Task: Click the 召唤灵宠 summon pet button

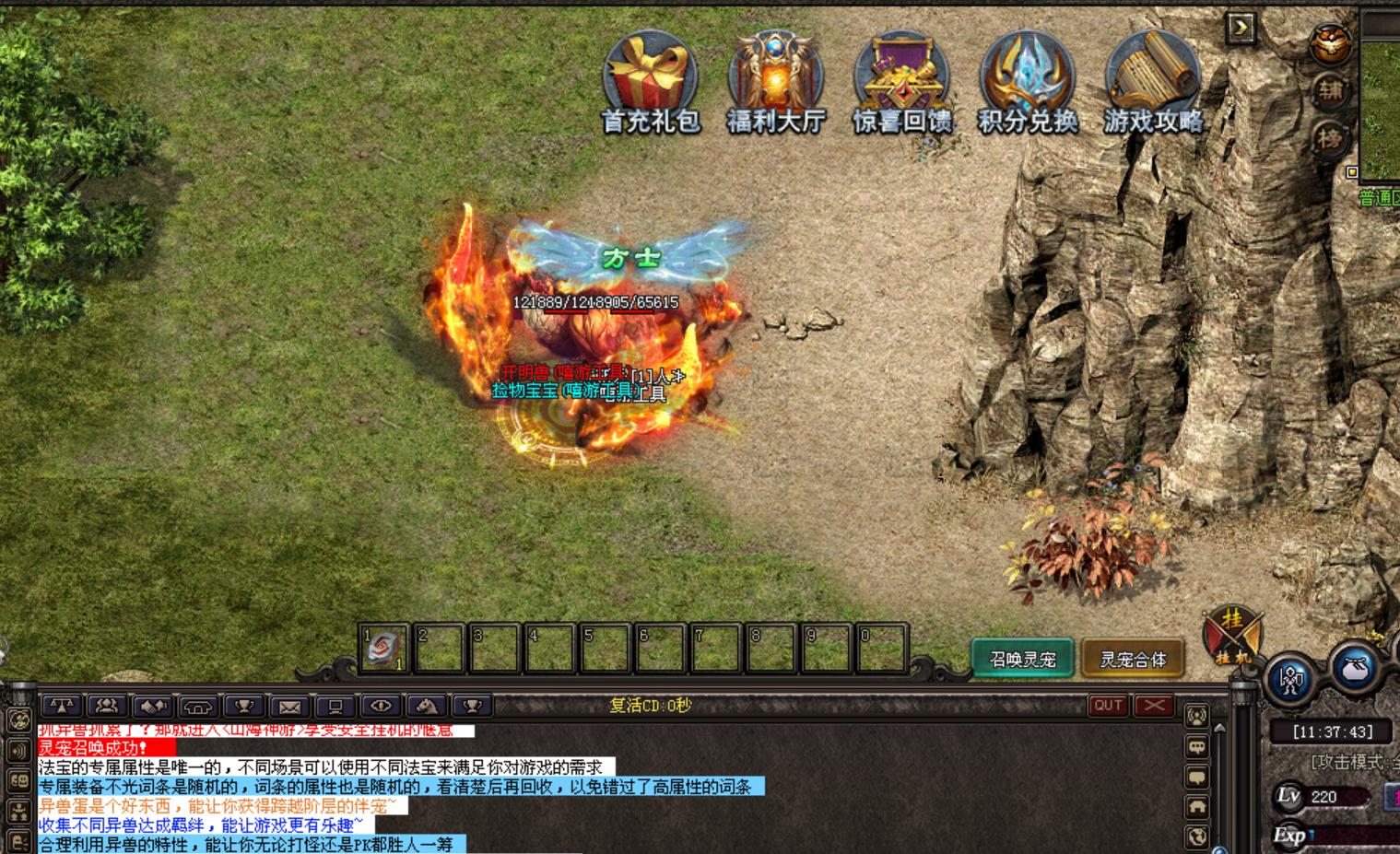Action: click(x=1022, y=659)
